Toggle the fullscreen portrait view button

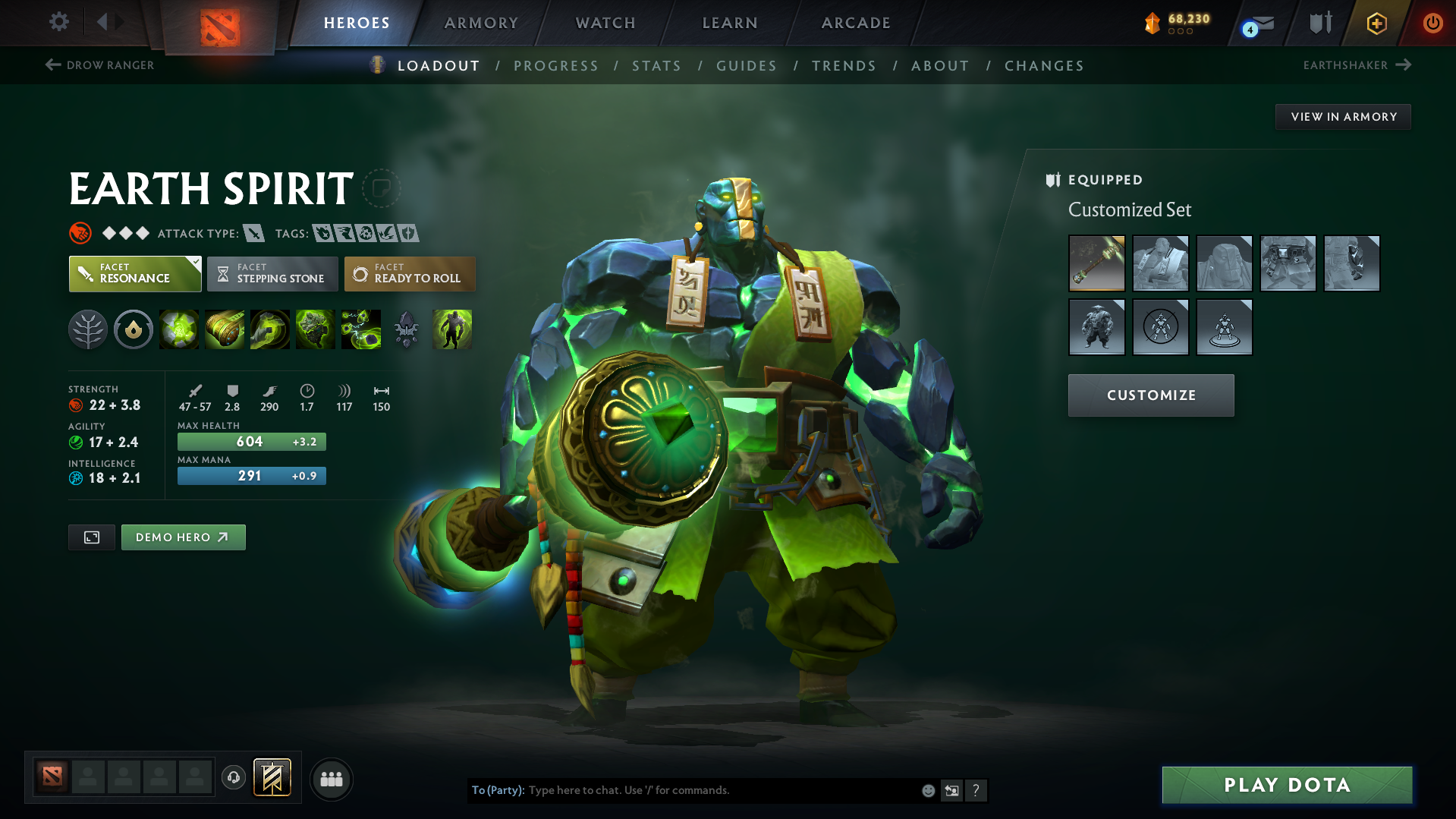click(x=91, y=537)
